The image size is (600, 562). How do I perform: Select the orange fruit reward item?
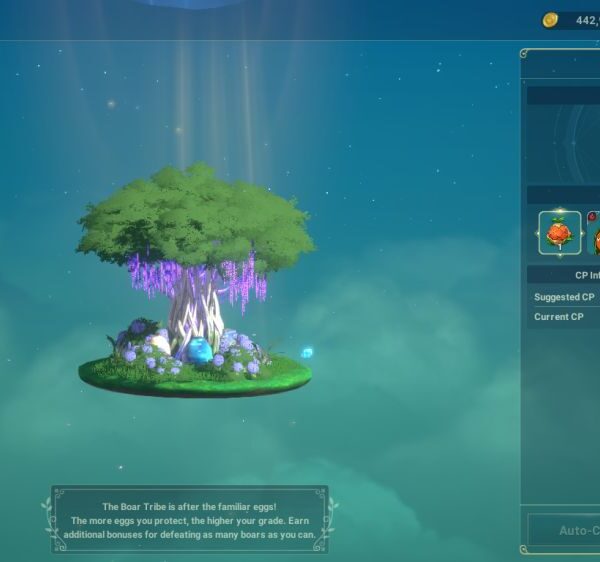click(559, 233)
